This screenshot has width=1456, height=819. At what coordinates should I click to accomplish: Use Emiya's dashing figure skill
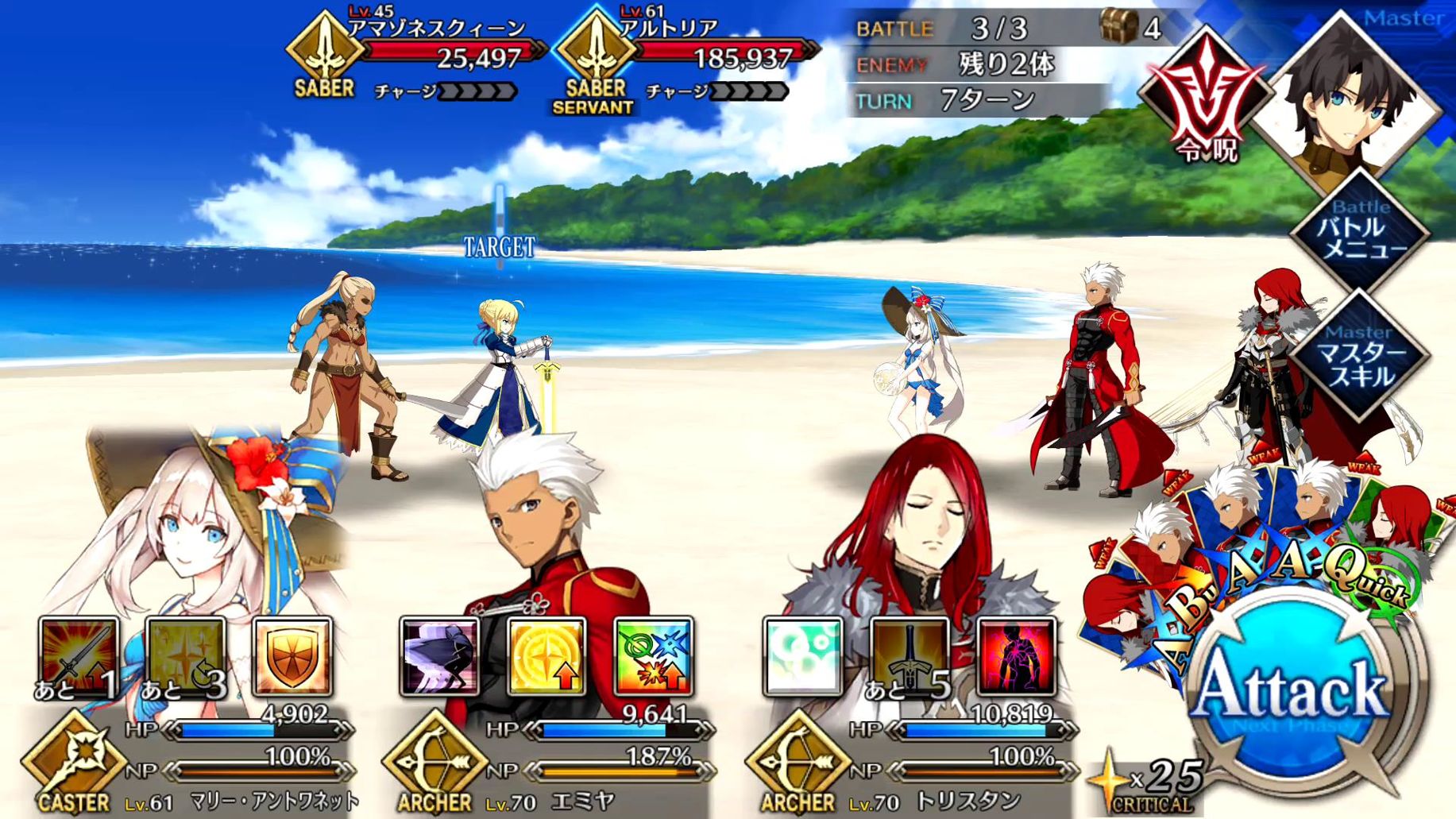point(439,657)
